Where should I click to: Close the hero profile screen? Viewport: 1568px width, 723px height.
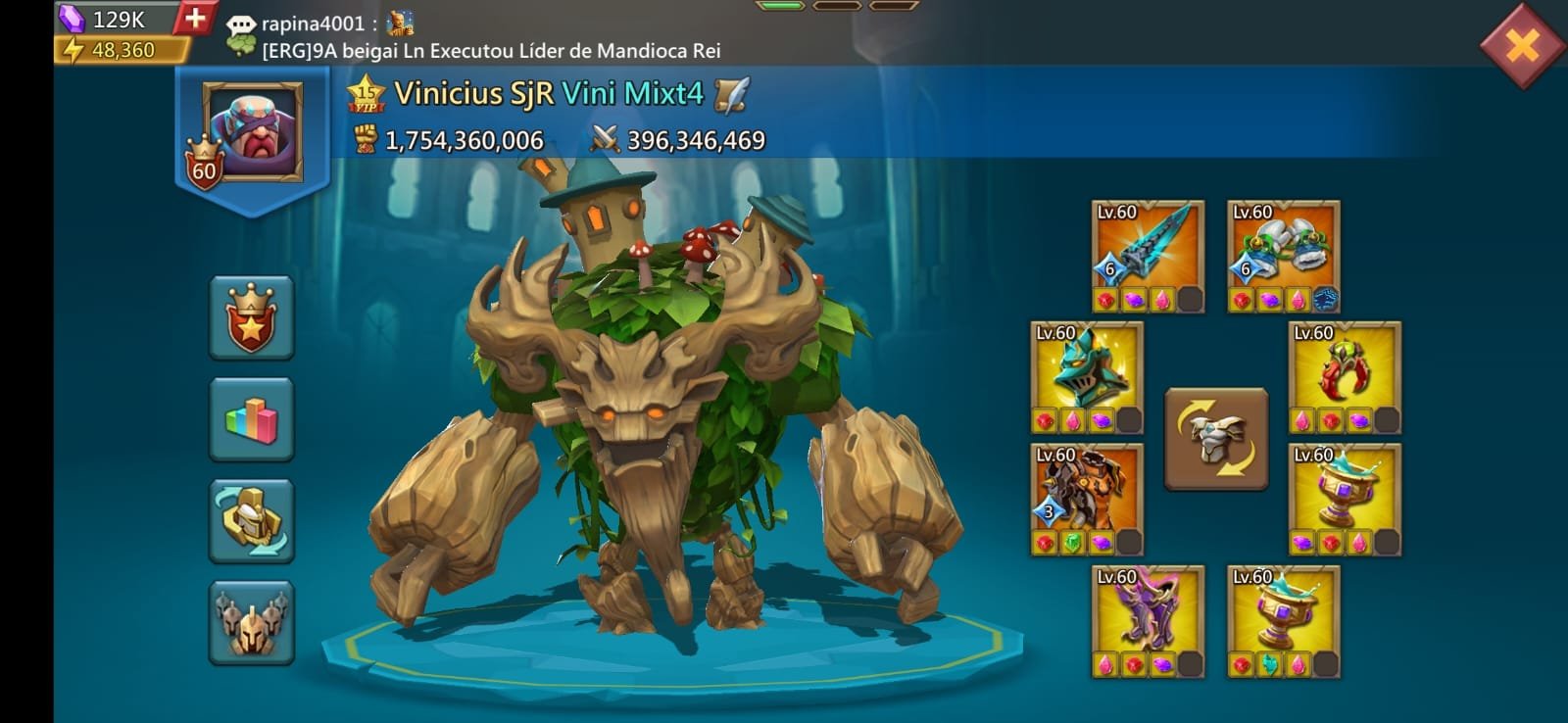tap(1522, 45)
